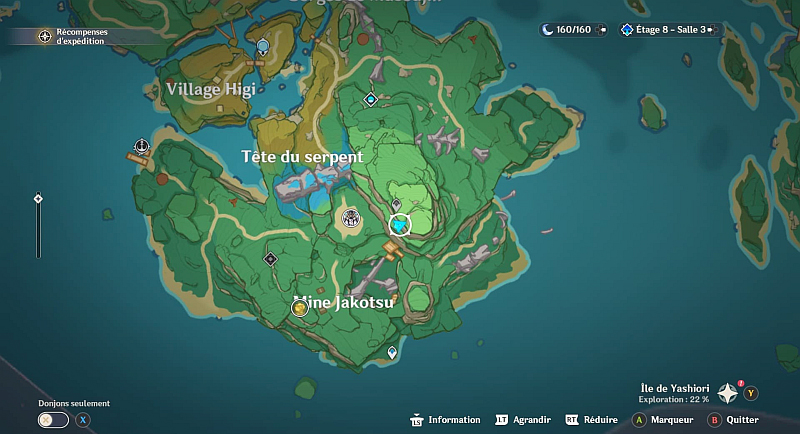Select the blue pin on the southern shore
This screenshot has width=800, height=434.
click(392, 352)
